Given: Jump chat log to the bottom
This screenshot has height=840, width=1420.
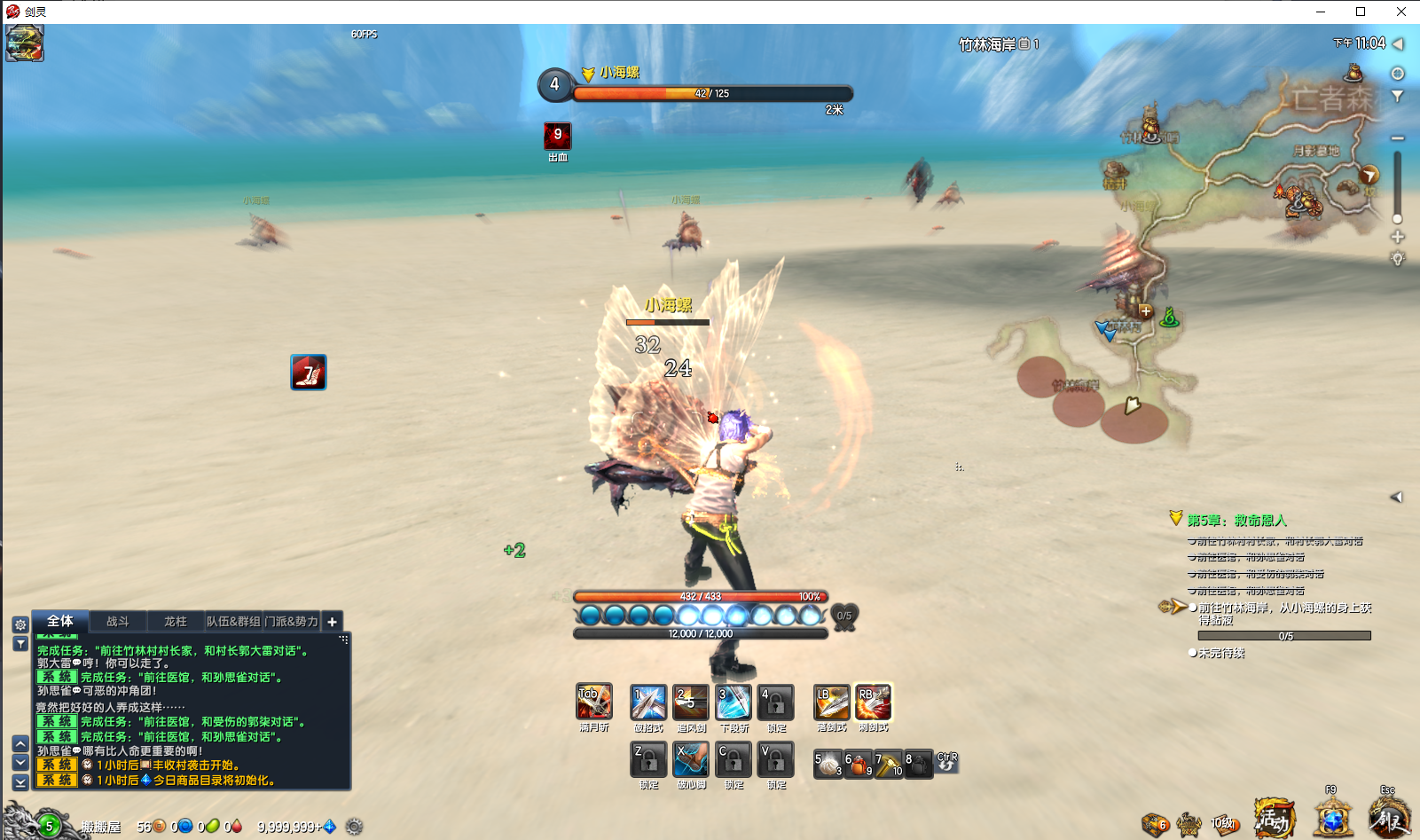Looking at the screenshot, I should pyautogui.click(x=20, y=781).
